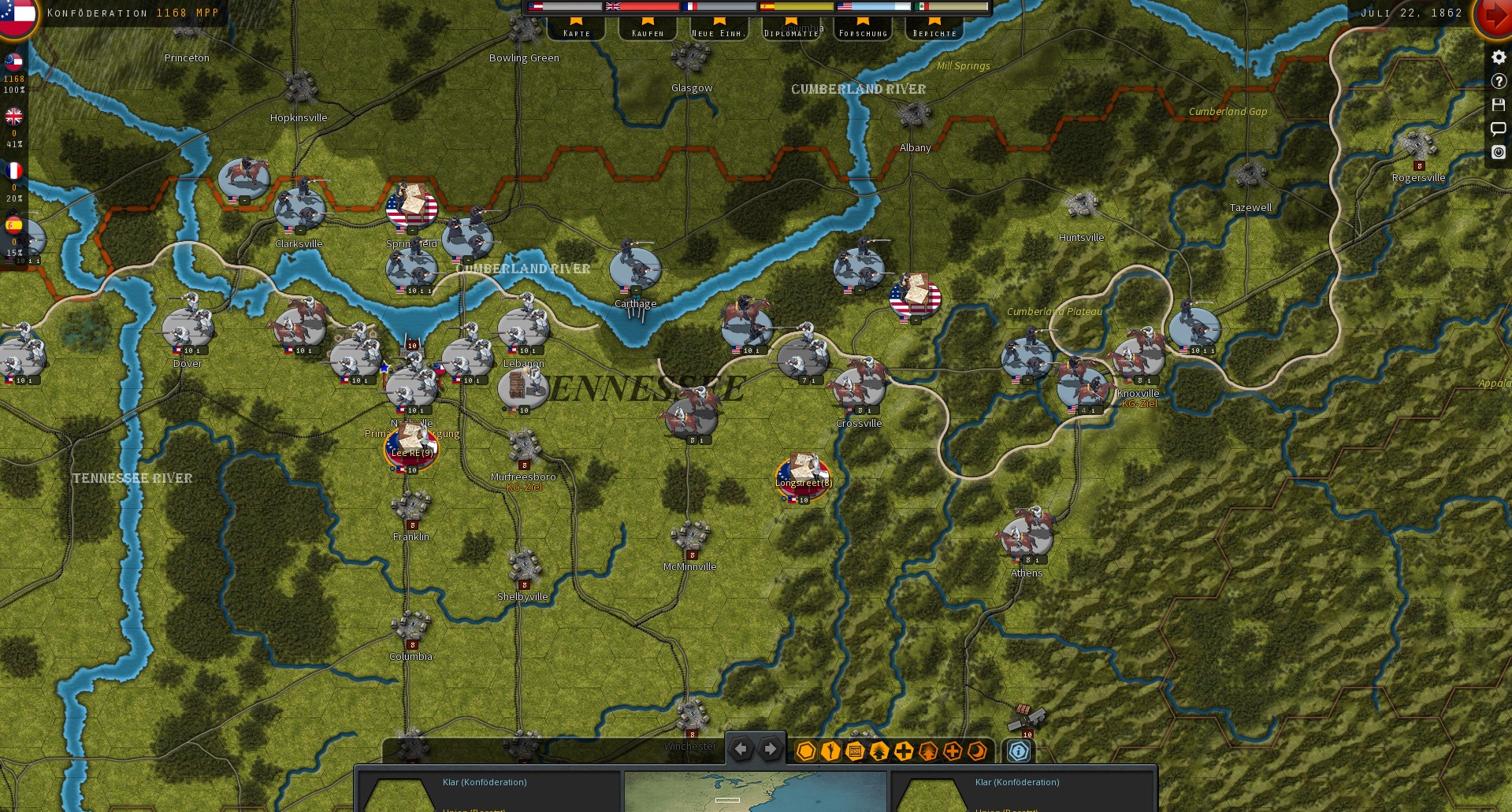Viewport: 1512px width, 812px height.
Task: Click the British national morale bar at top
Action: pos(642,6)
